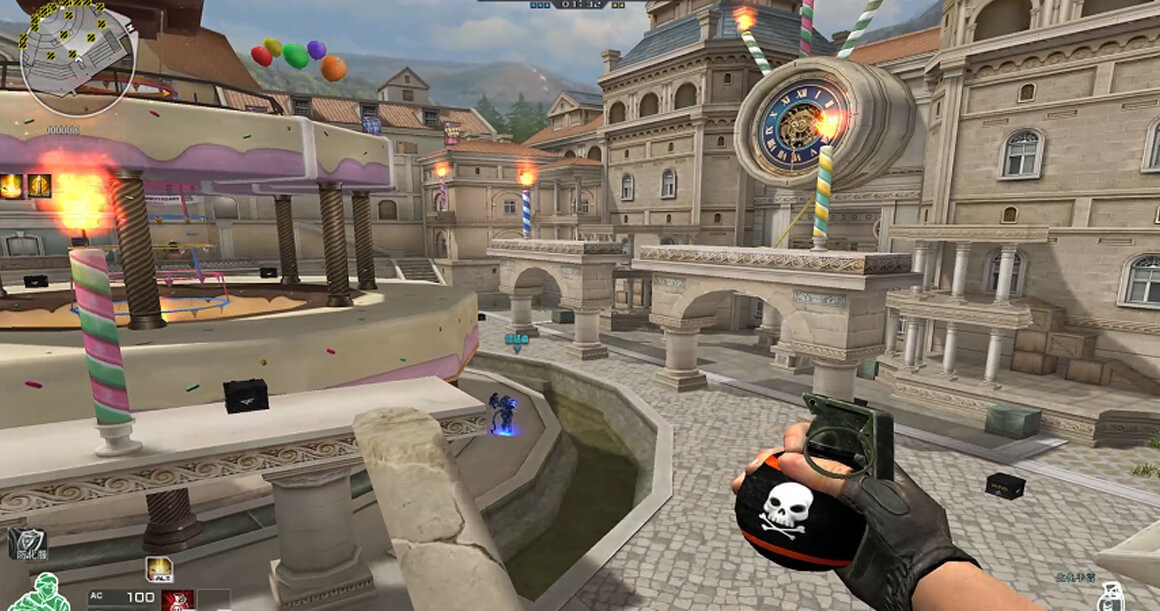This screenshot has width=1160, height=611.
Task: Click the white grenade weapon icon
Action: [1111, 597]
